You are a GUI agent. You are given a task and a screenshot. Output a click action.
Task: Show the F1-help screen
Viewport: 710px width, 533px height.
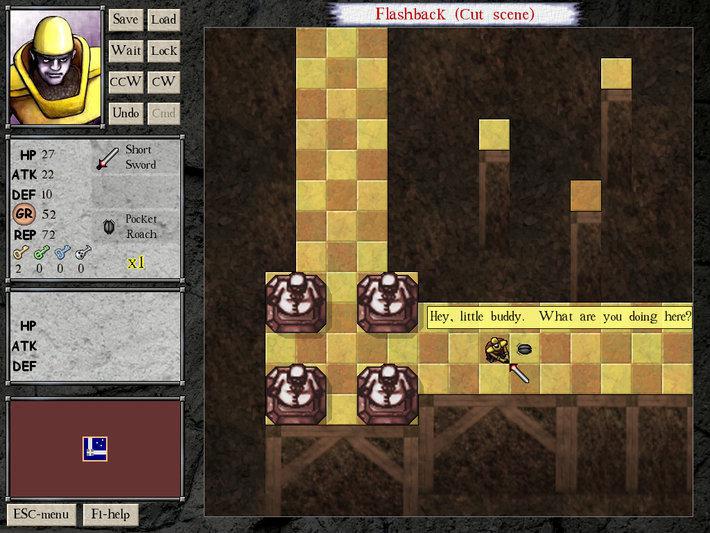(x=111, y=515)
